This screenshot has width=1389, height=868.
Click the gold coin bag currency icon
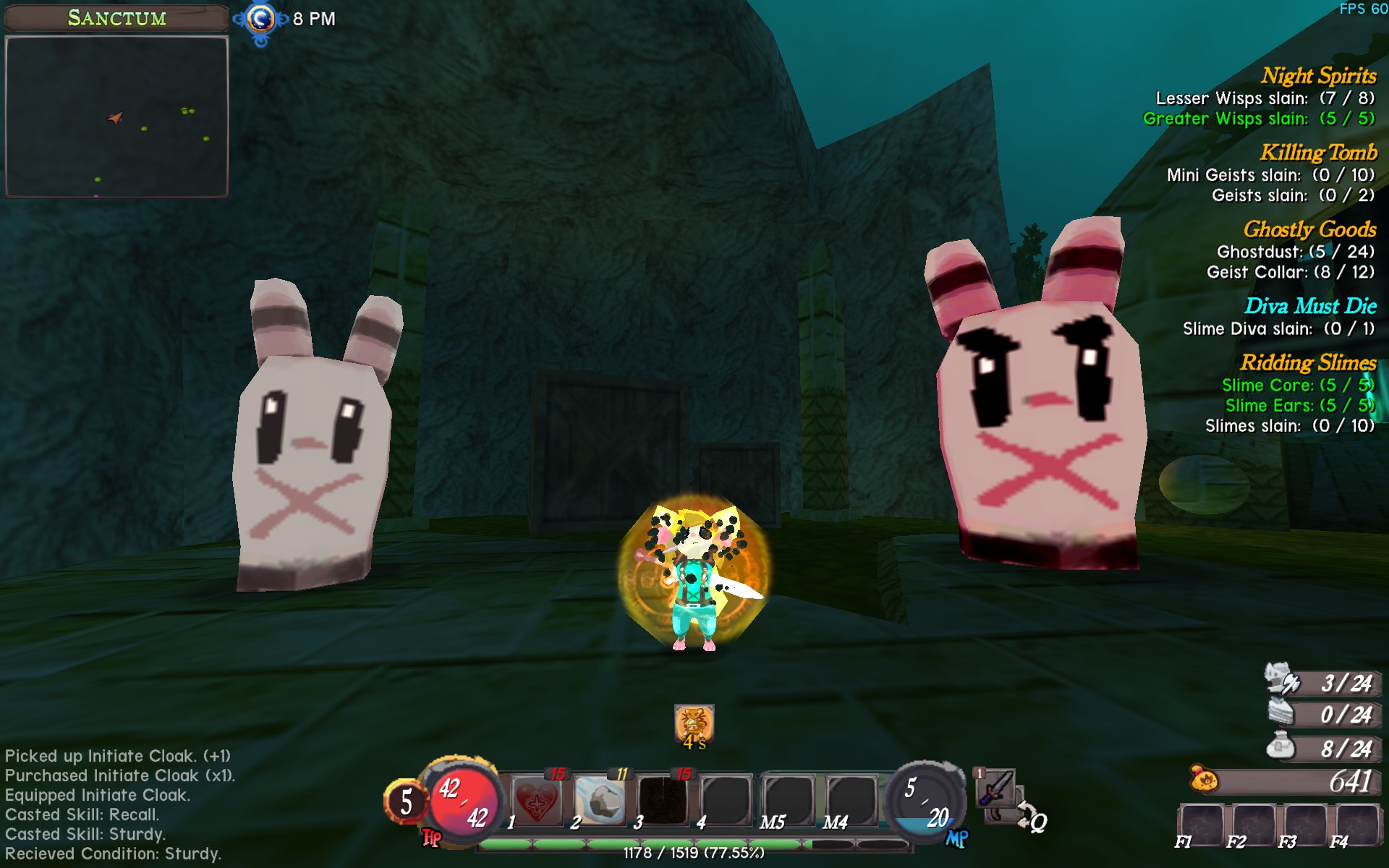click(1205, 780)
